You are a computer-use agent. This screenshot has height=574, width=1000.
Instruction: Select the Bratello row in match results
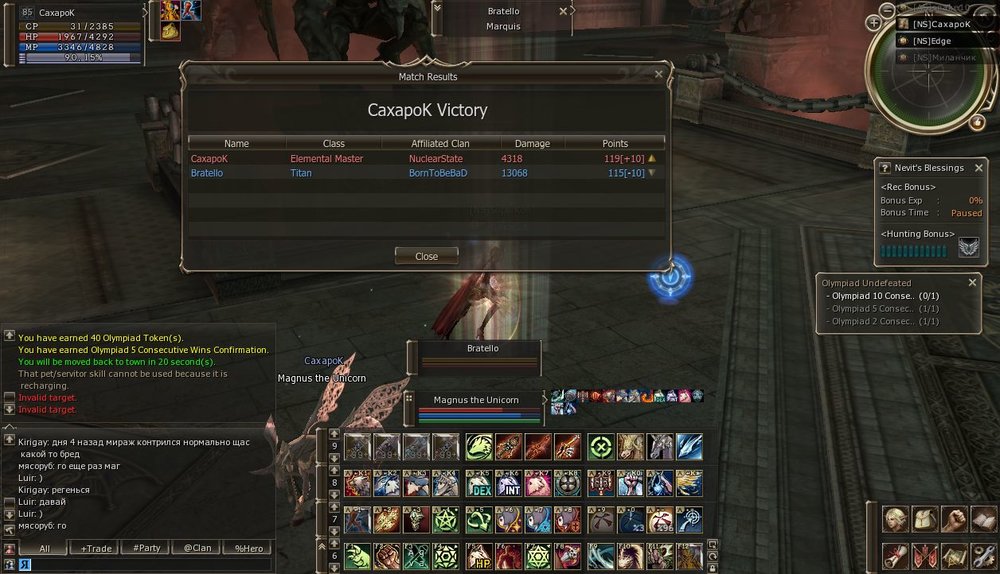tap(426, 173)
